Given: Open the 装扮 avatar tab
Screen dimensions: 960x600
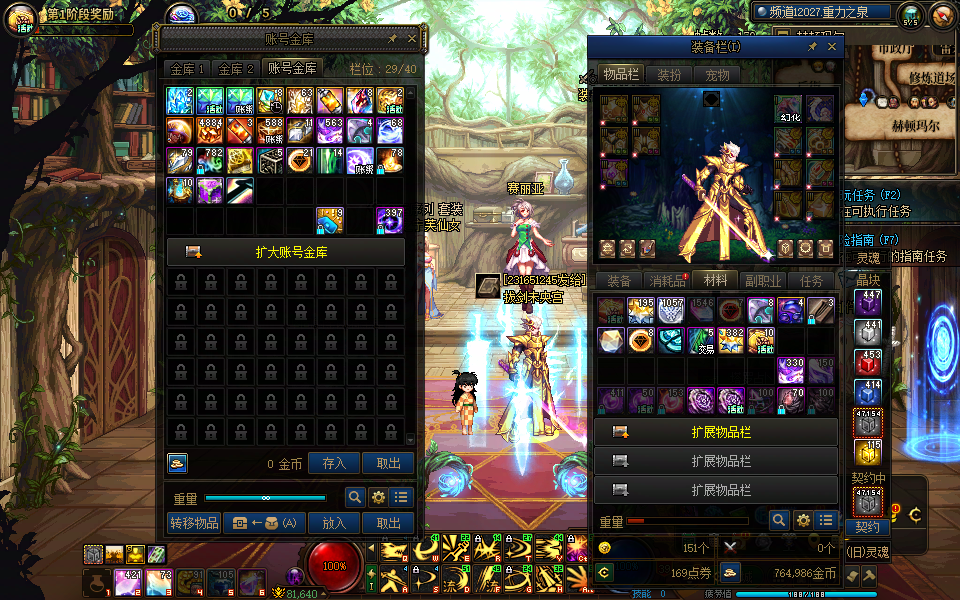Looking at the screenshot, I should [x=669, y=75].
